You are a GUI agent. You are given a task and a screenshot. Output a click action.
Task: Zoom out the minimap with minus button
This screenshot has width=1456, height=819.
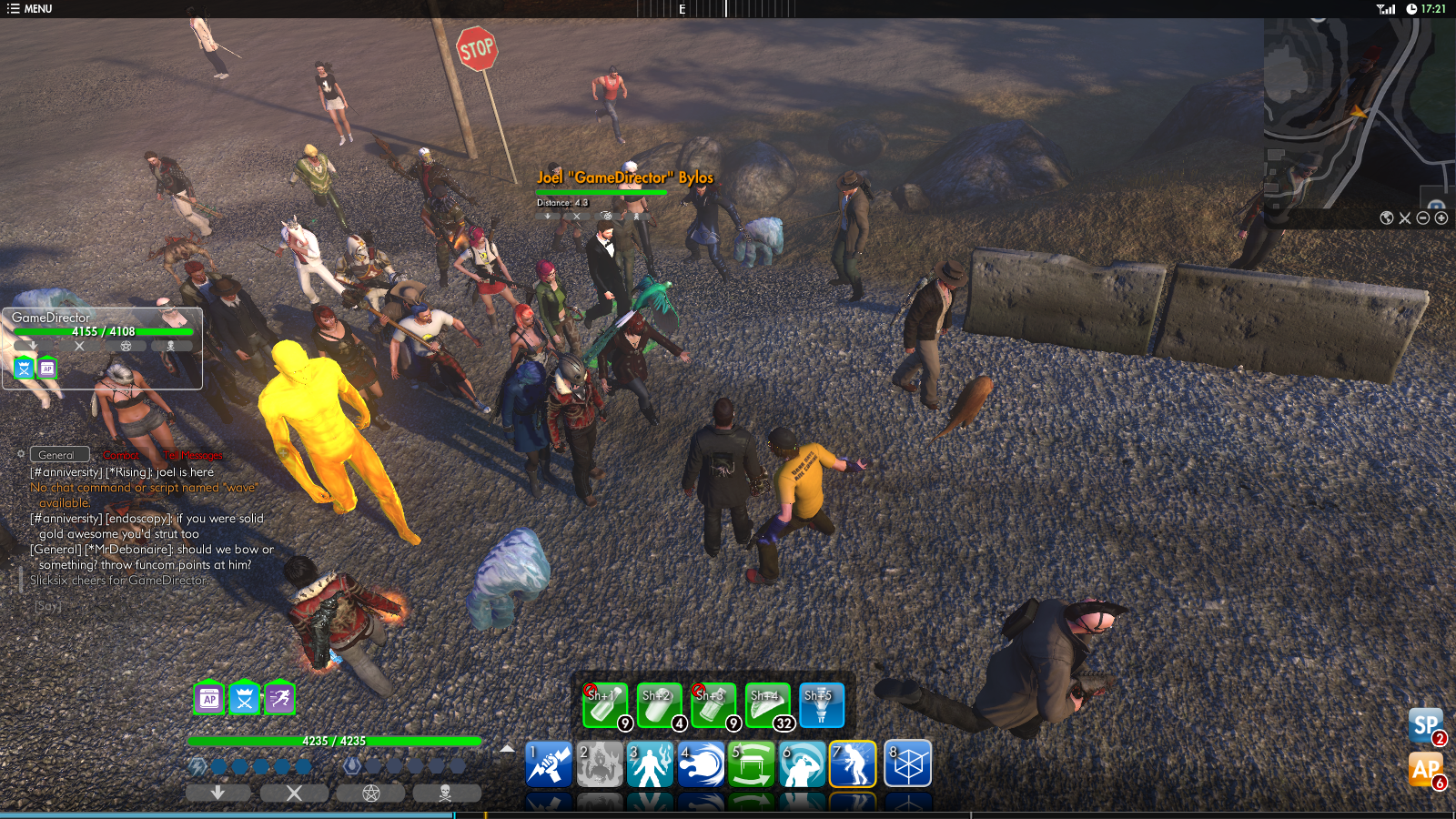(1423, 218)
